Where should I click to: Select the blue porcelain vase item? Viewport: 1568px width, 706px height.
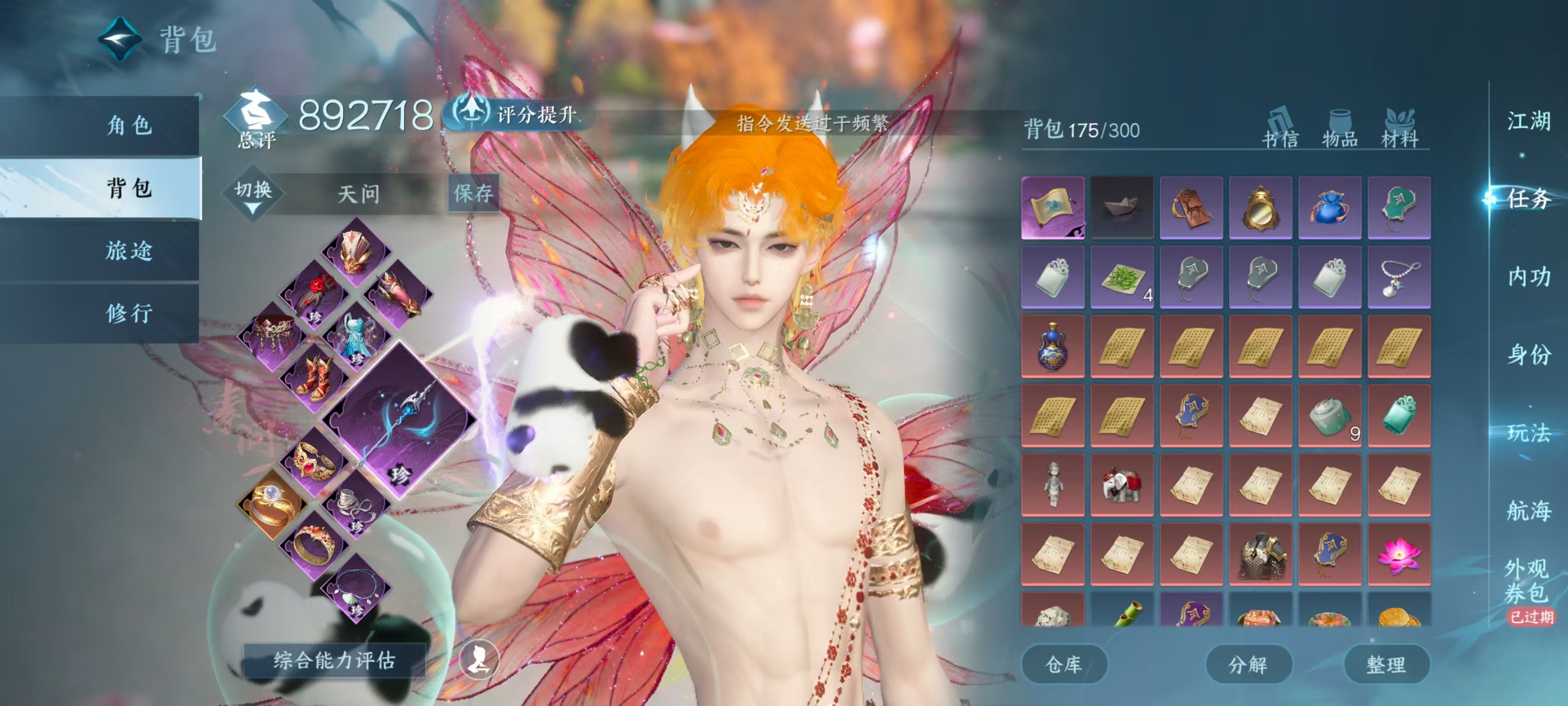[1052, 347]
